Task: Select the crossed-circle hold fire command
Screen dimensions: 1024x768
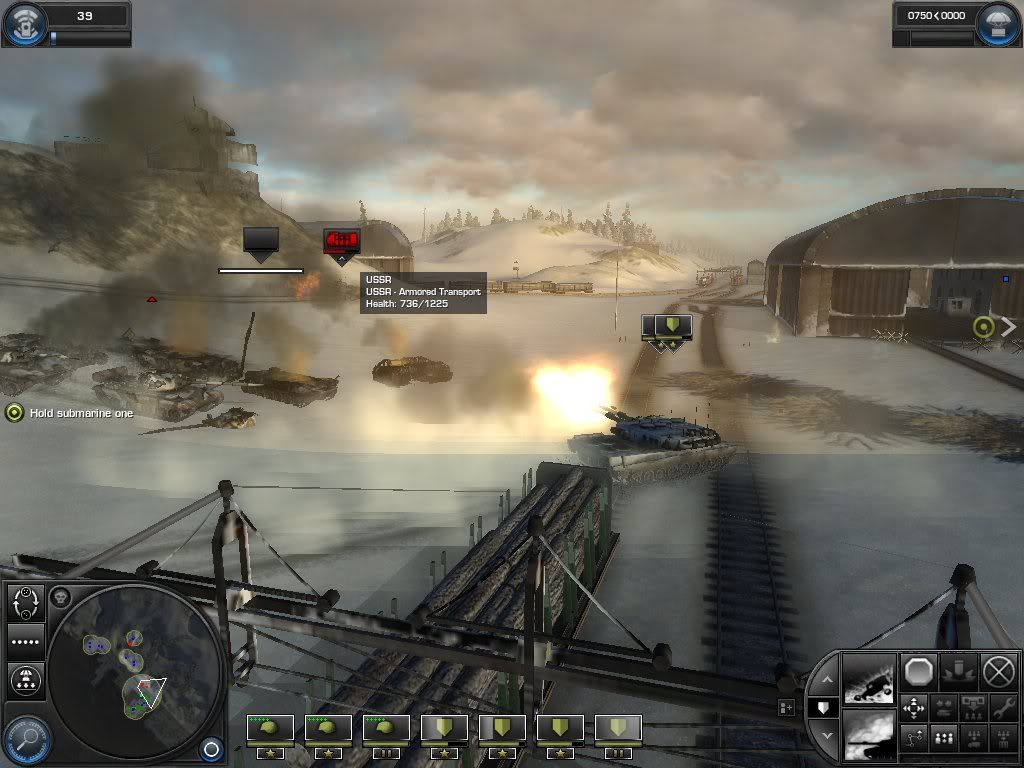Action: (997, 671)
